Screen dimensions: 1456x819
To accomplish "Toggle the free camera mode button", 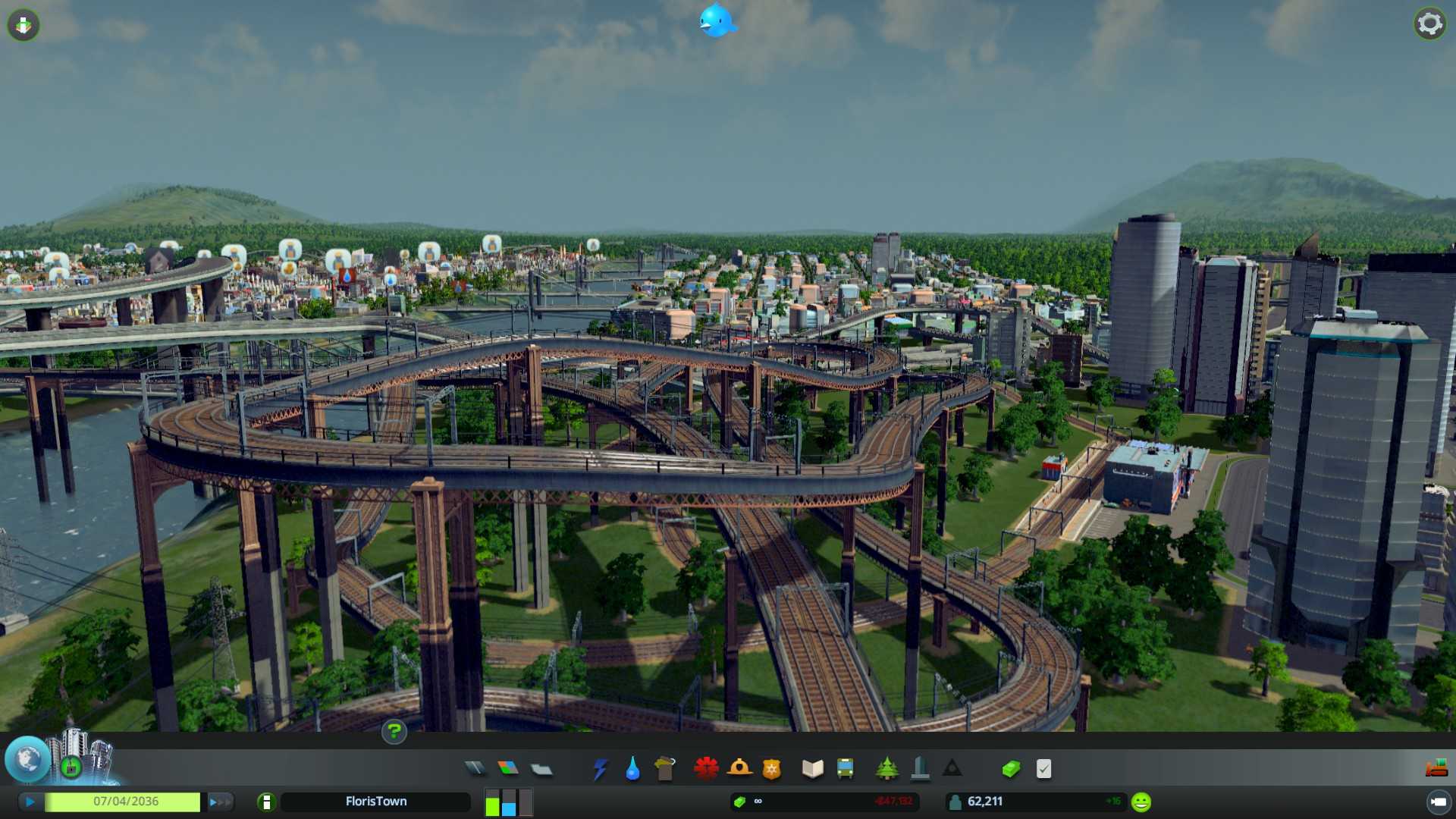I will [x=1438, y=802].
